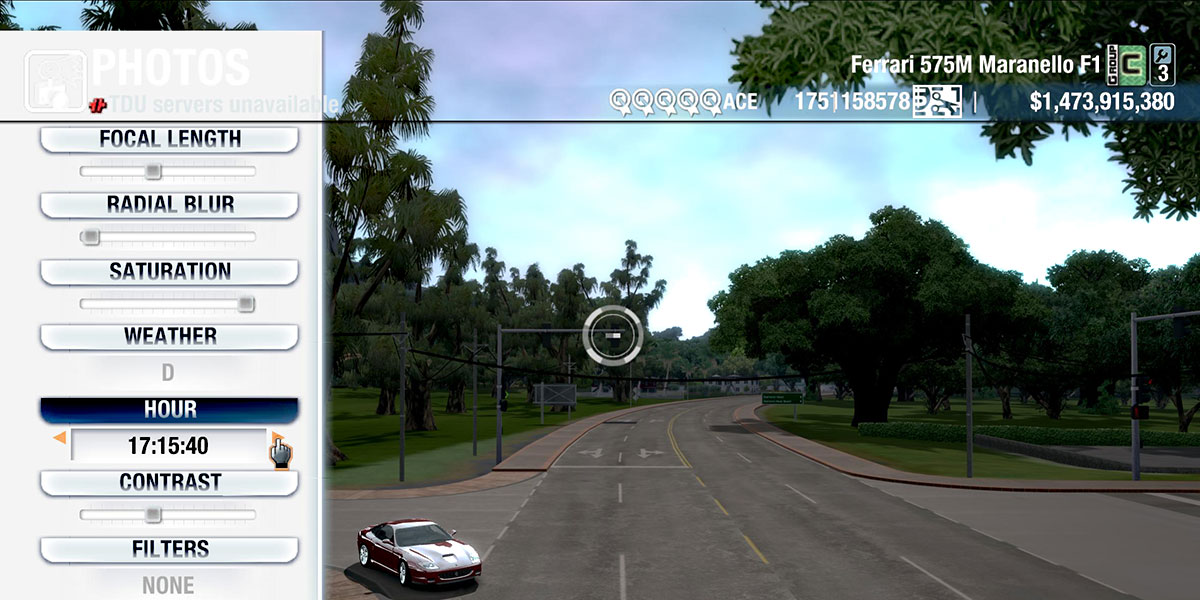Advance hour with the right orange arrow

(275, 438)
